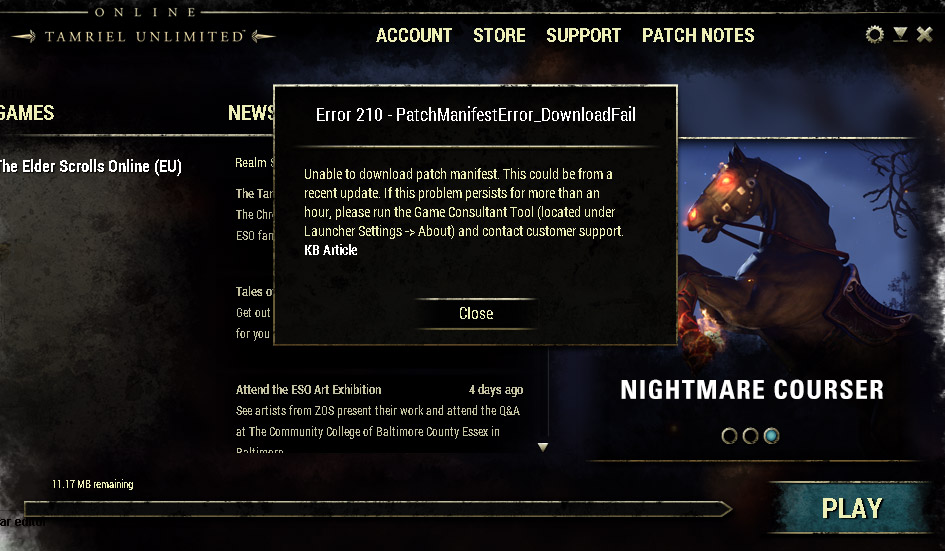Click the news list down arrow
945x551 pixels.
coord(543,447)
